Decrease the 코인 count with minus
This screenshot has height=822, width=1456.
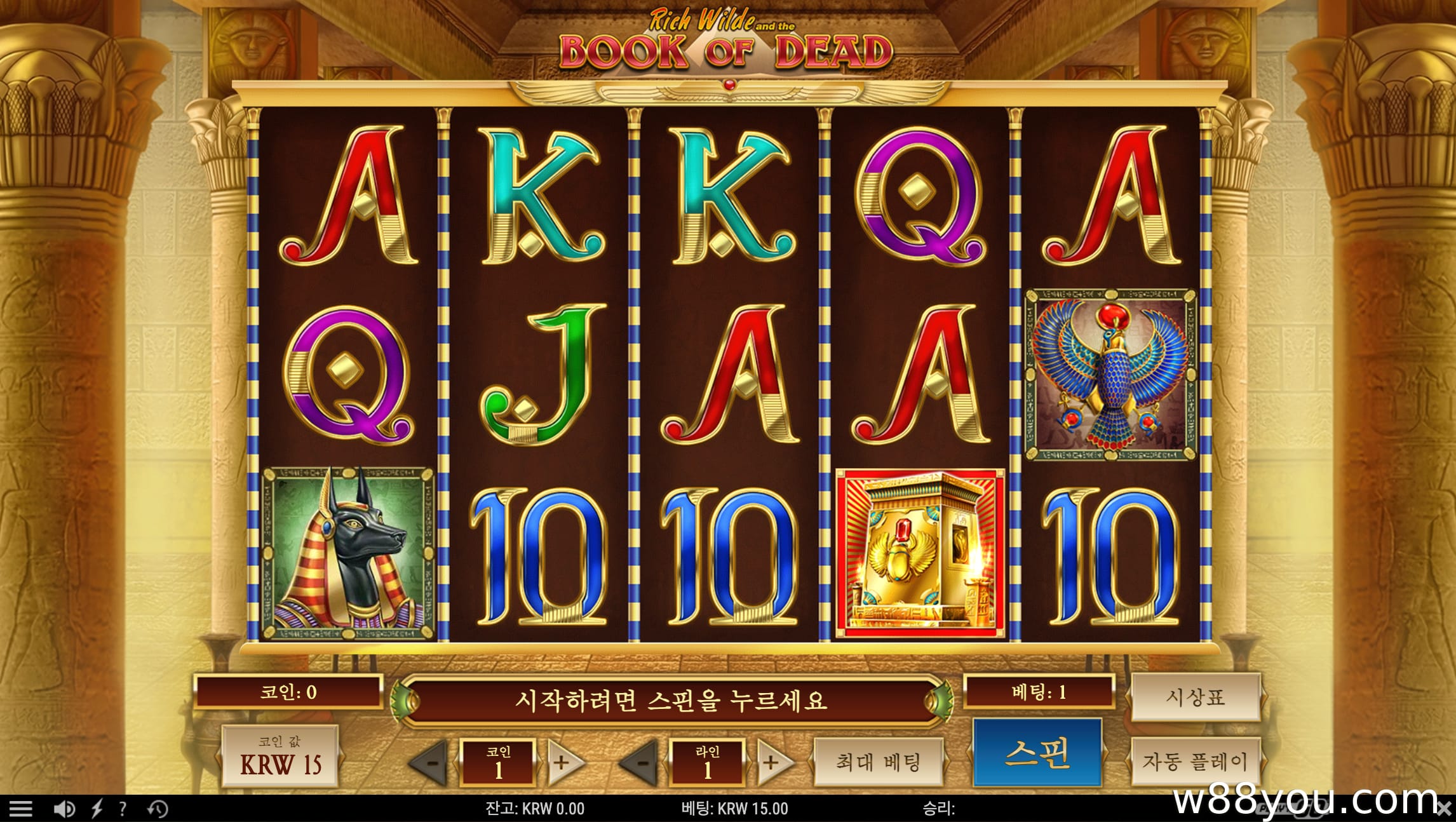(x=432, y=762)
